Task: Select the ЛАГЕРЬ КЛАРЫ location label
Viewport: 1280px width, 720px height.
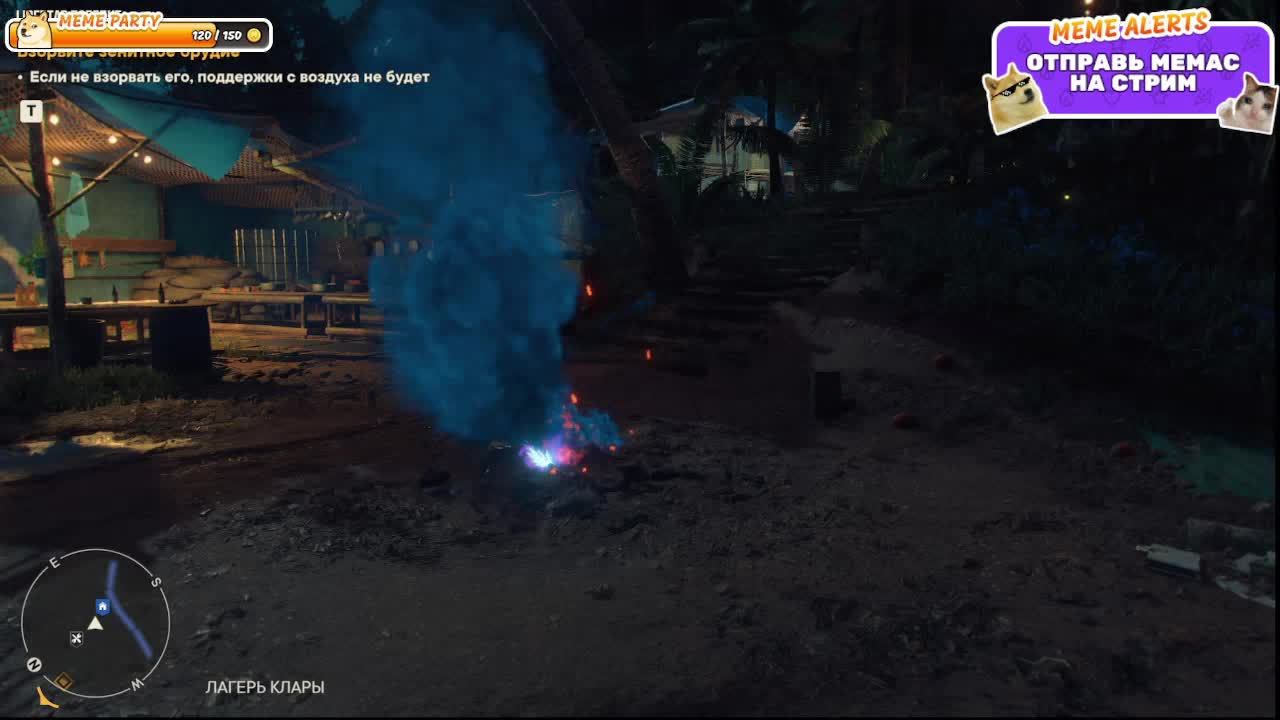Action: coord(265,687)
